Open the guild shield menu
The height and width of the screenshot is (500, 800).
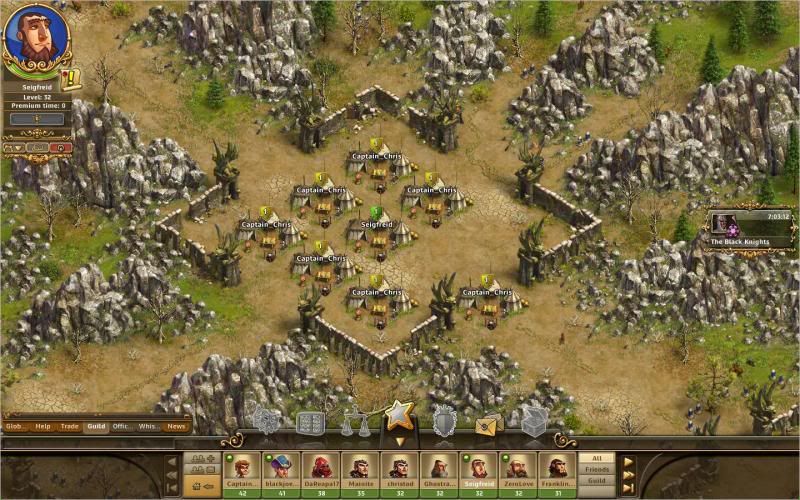444,421
